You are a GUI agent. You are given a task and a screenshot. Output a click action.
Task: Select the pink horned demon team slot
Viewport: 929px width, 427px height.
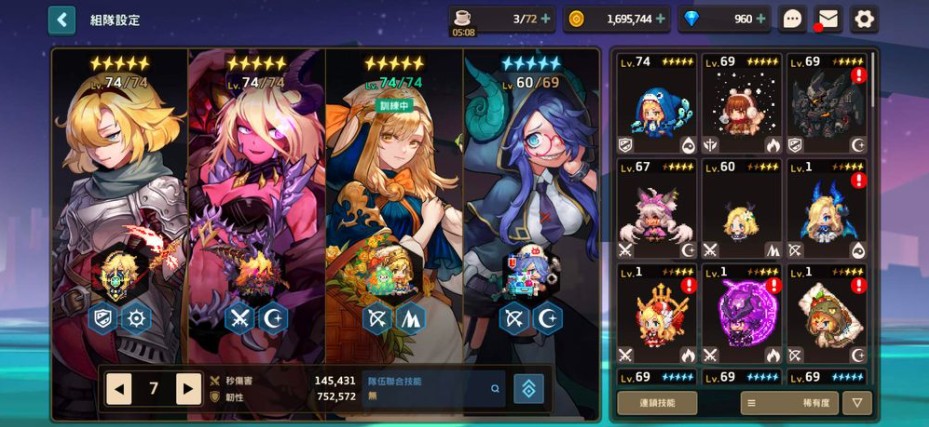pyautogui.click(x=257, y=200)
